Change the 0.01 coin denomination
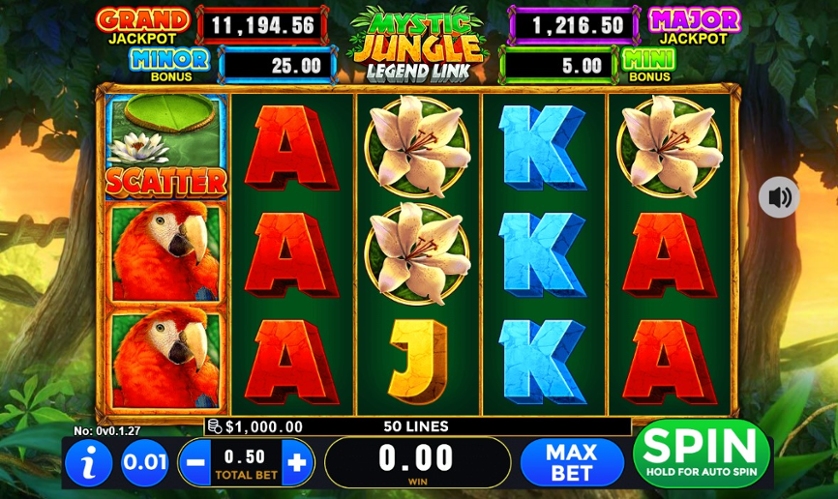 coord(144,463)
